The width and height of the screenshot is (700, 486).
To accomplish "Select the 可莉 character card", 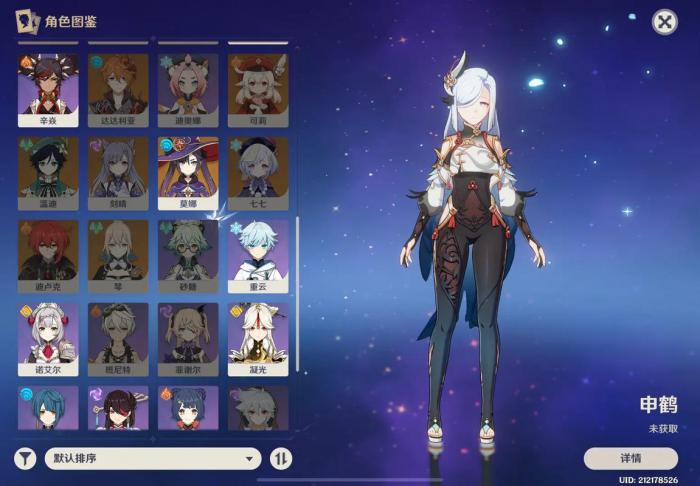I will point(258,89).
